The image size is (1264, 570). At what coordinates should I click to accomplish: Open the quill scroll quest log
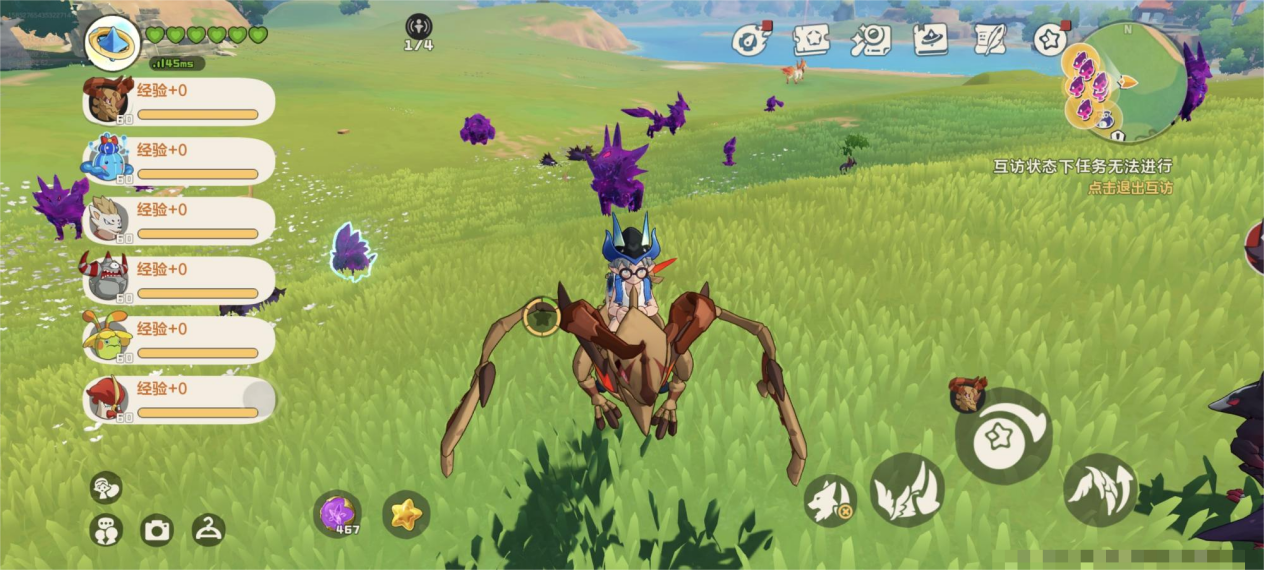(x=990, y=40)
